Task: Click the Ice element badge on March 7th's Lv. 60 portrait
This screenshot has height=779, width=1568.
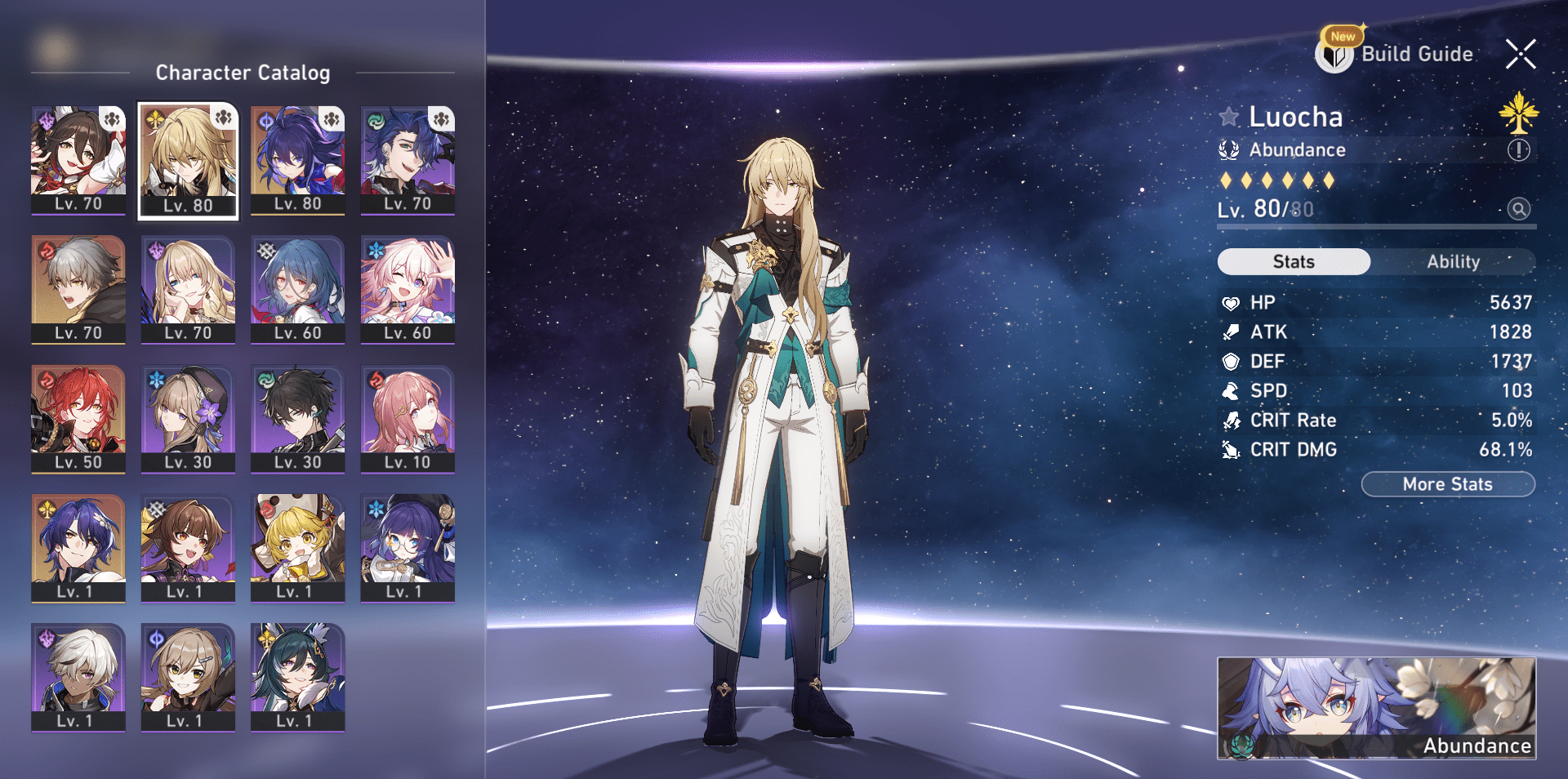Action: [374, 249]
